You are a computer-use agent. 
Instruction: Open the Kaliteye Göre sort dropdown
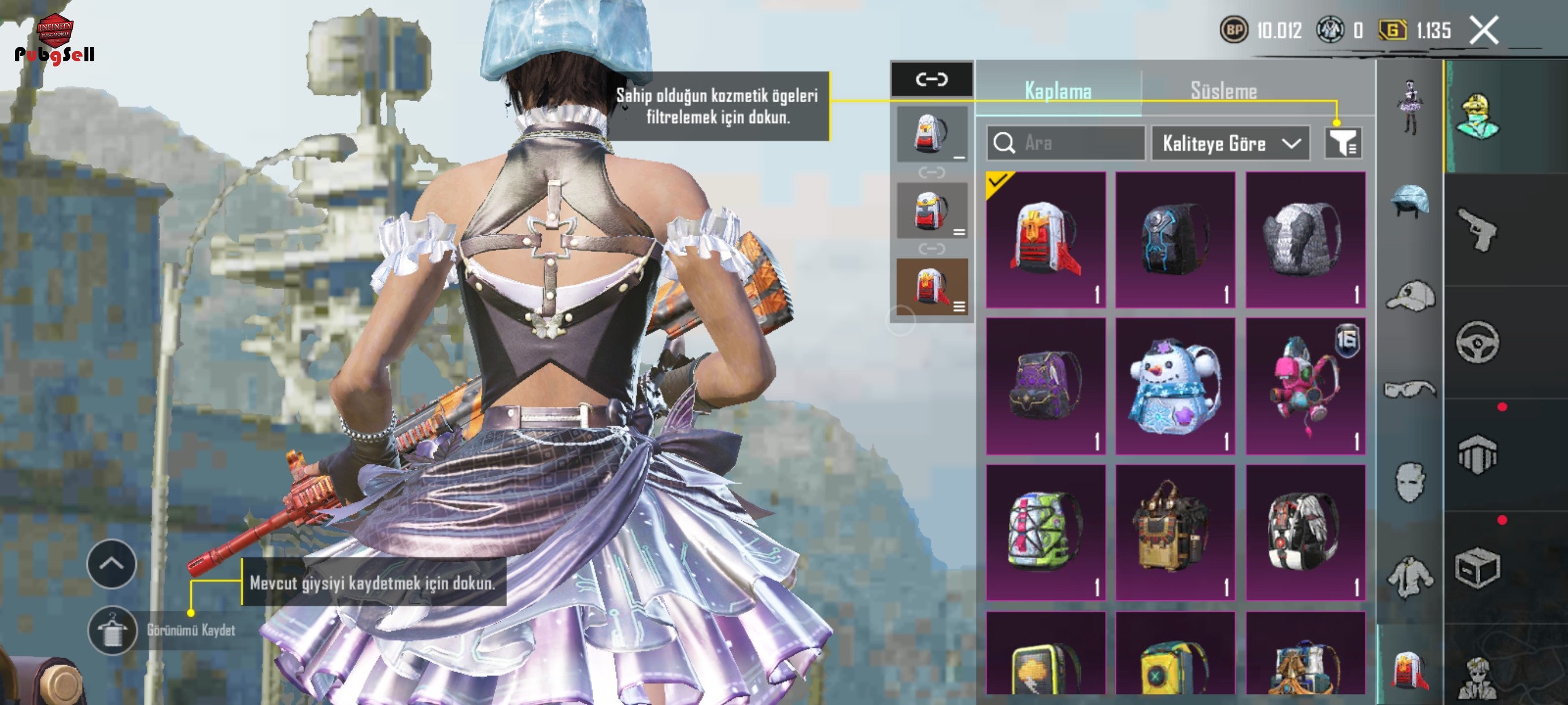tap(1230, 143)
